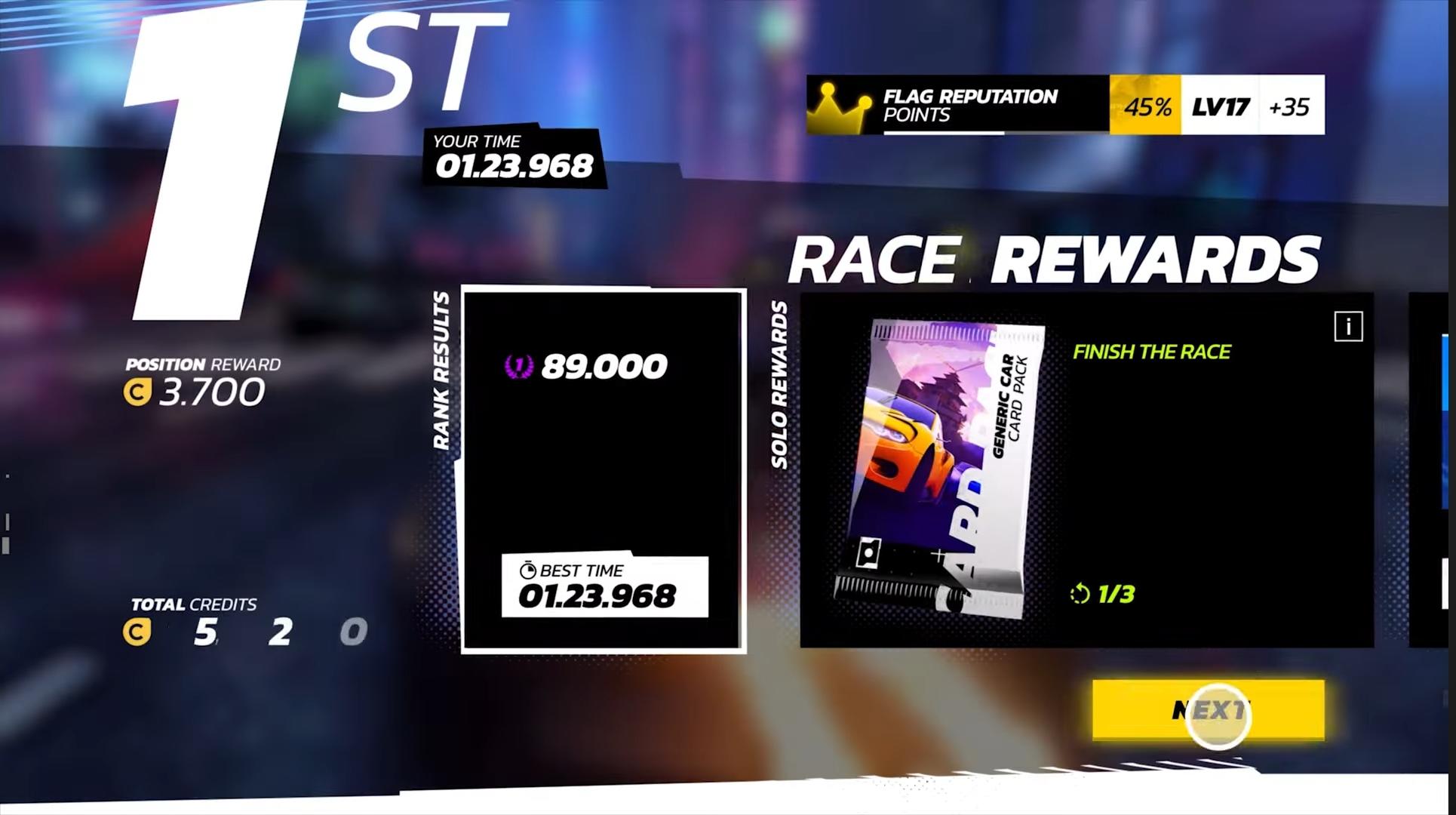
Task: Click the gold coin icon near Position Reward
Action: (x=137, y=392)
